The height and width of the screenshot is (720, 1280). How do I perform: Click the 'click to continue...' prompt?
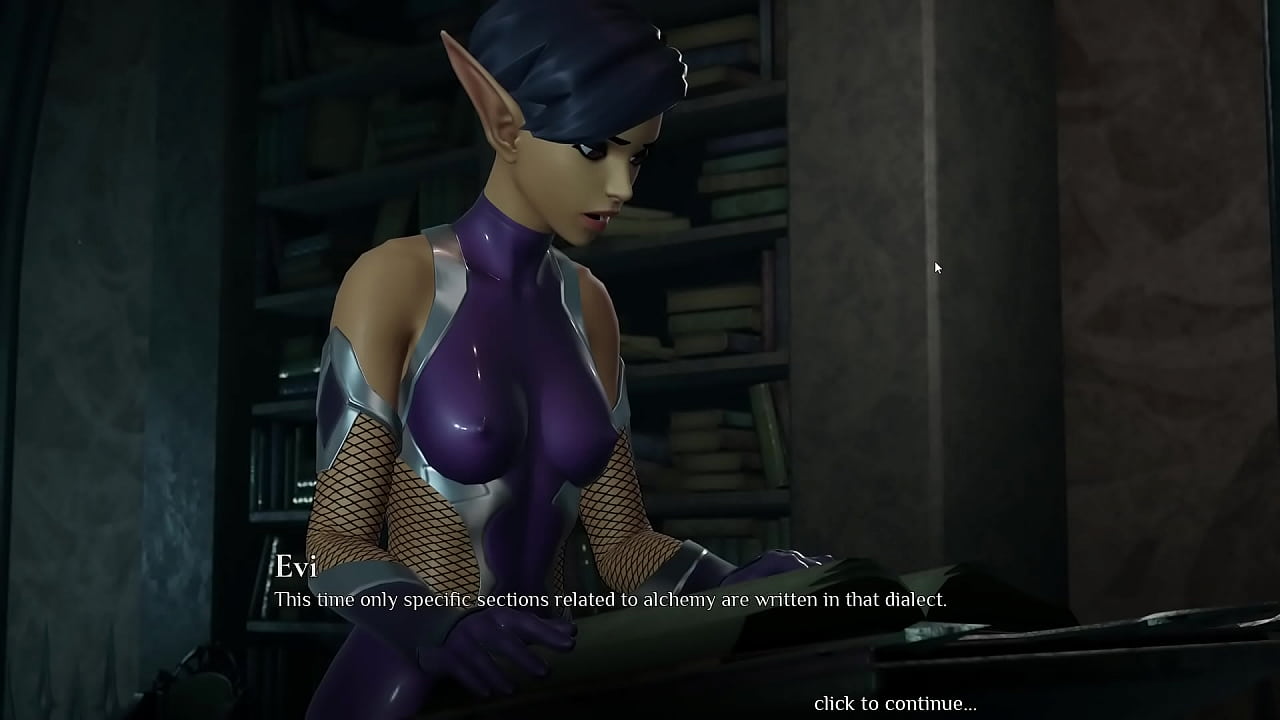click(895, 704)
